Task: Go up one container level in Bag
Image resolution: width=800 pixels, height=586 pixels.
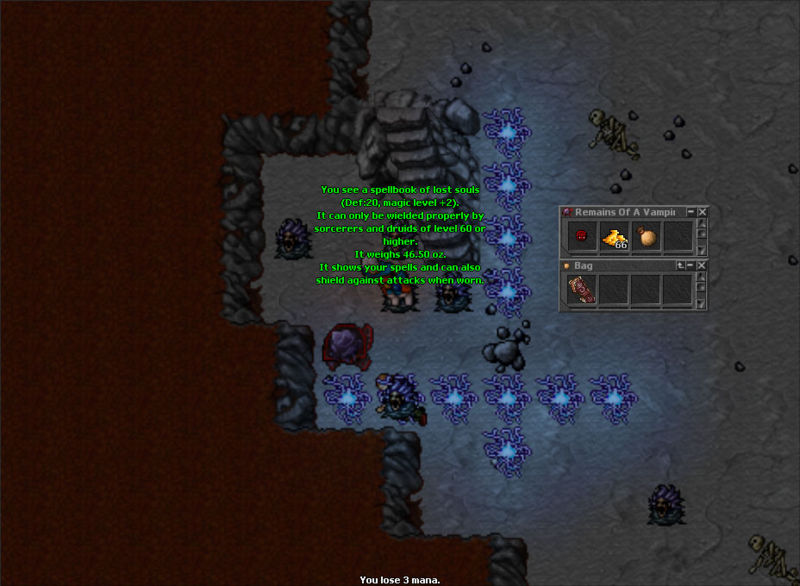Action: point(679,266)
